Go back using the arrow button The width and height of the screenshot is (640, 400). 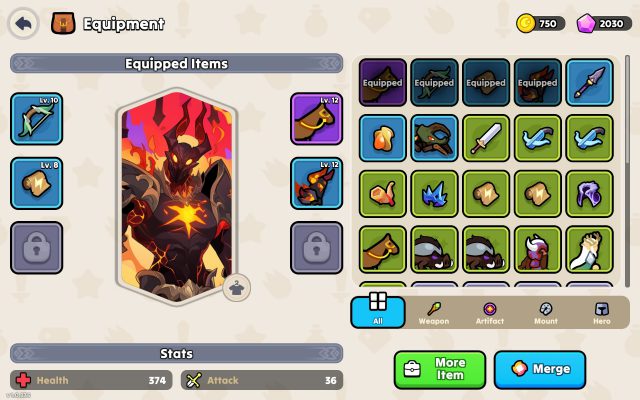tap(24, 23)
